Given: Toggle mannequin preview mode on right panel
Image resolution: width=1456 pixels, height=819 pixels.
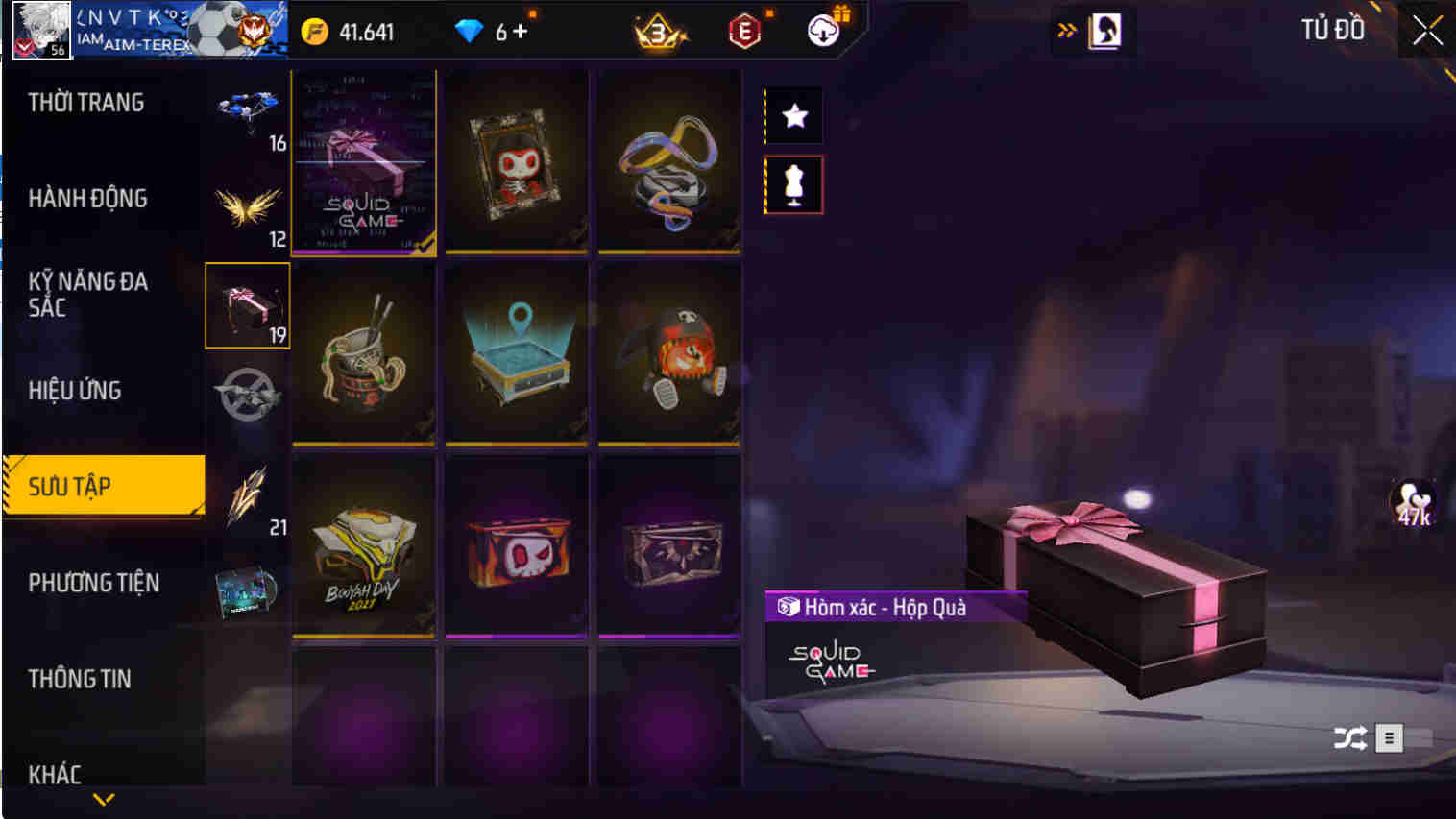Looking at the screenshot, I should tap(793, 184).
